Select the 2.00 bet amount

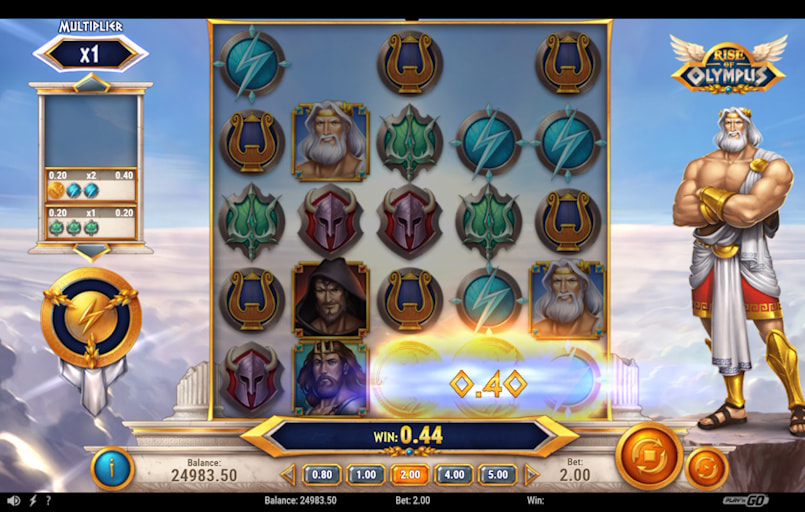point(409,475)
